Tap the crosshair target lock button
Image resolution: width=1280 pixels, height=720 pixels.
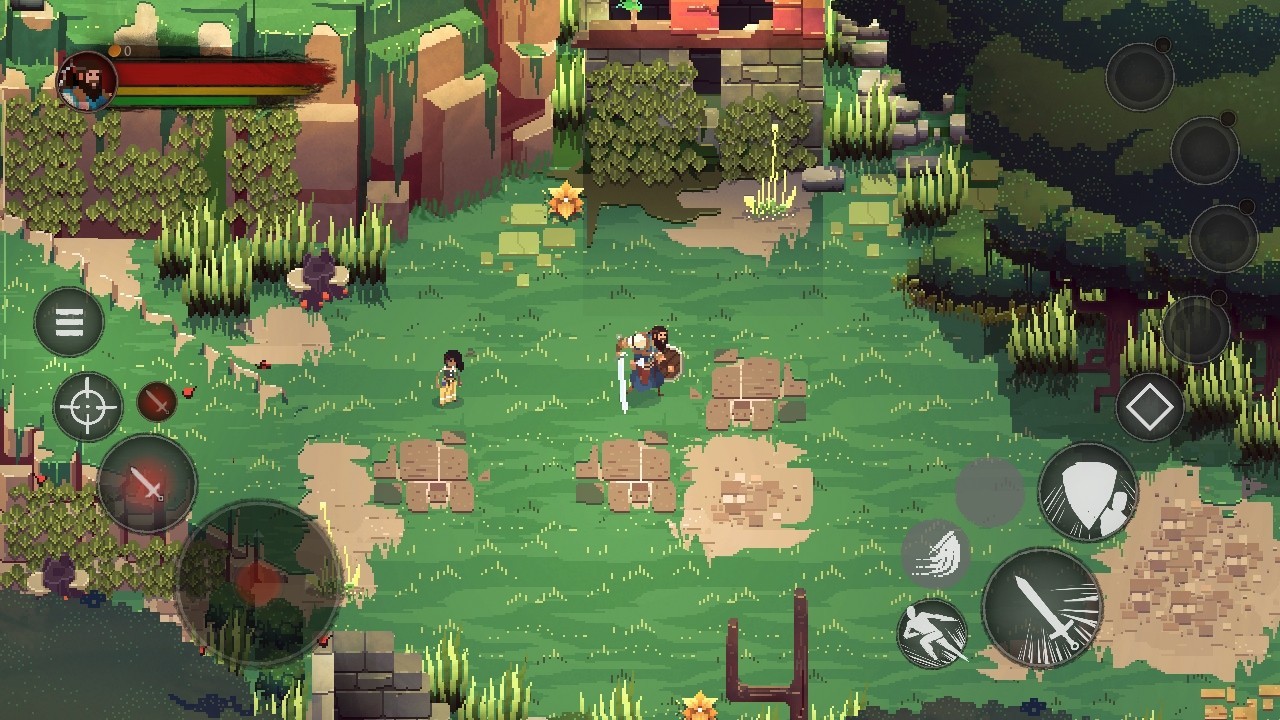(x=88, y=407)
